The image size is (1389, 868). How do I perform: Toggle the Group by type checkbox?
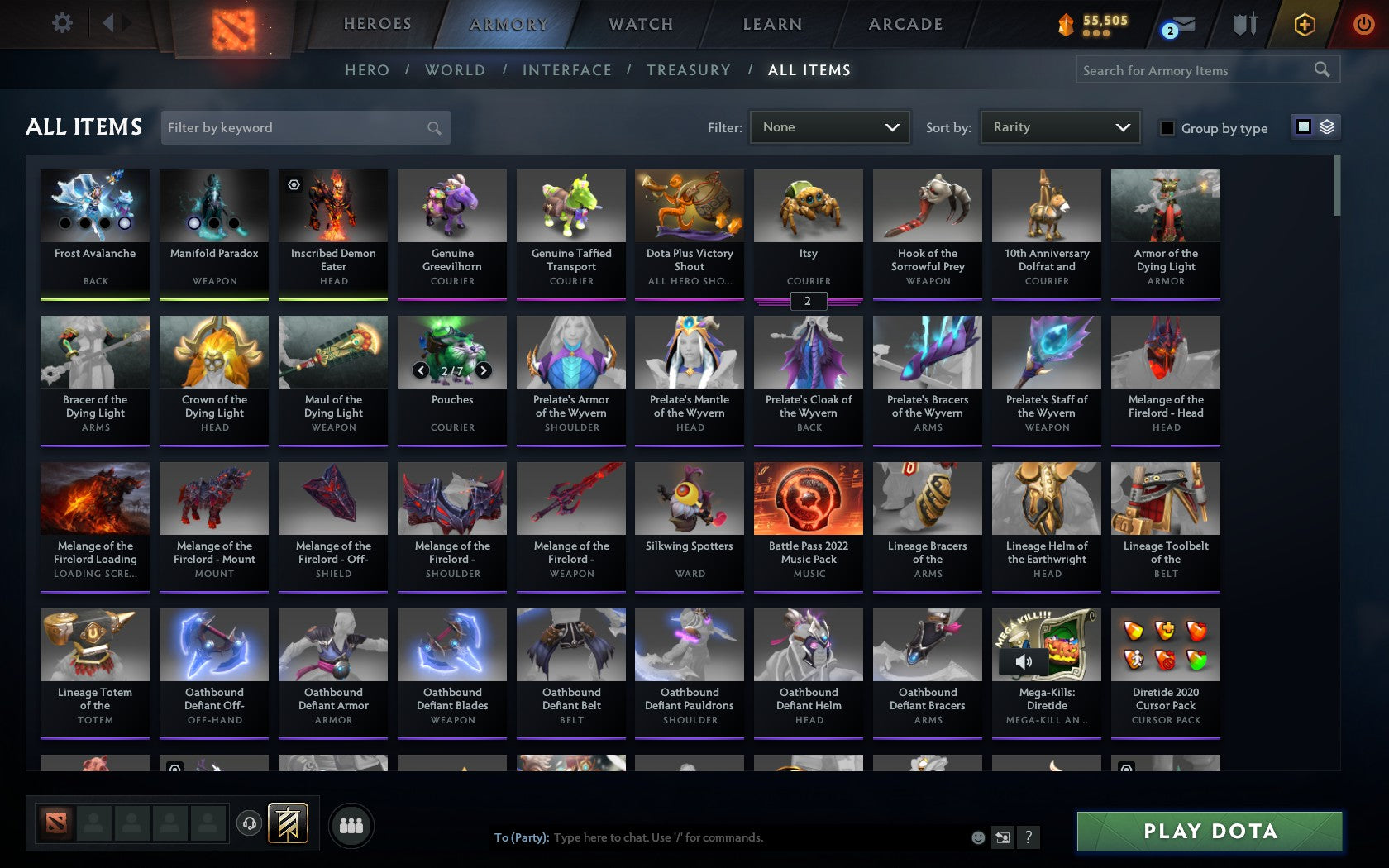click(1167, 129)
